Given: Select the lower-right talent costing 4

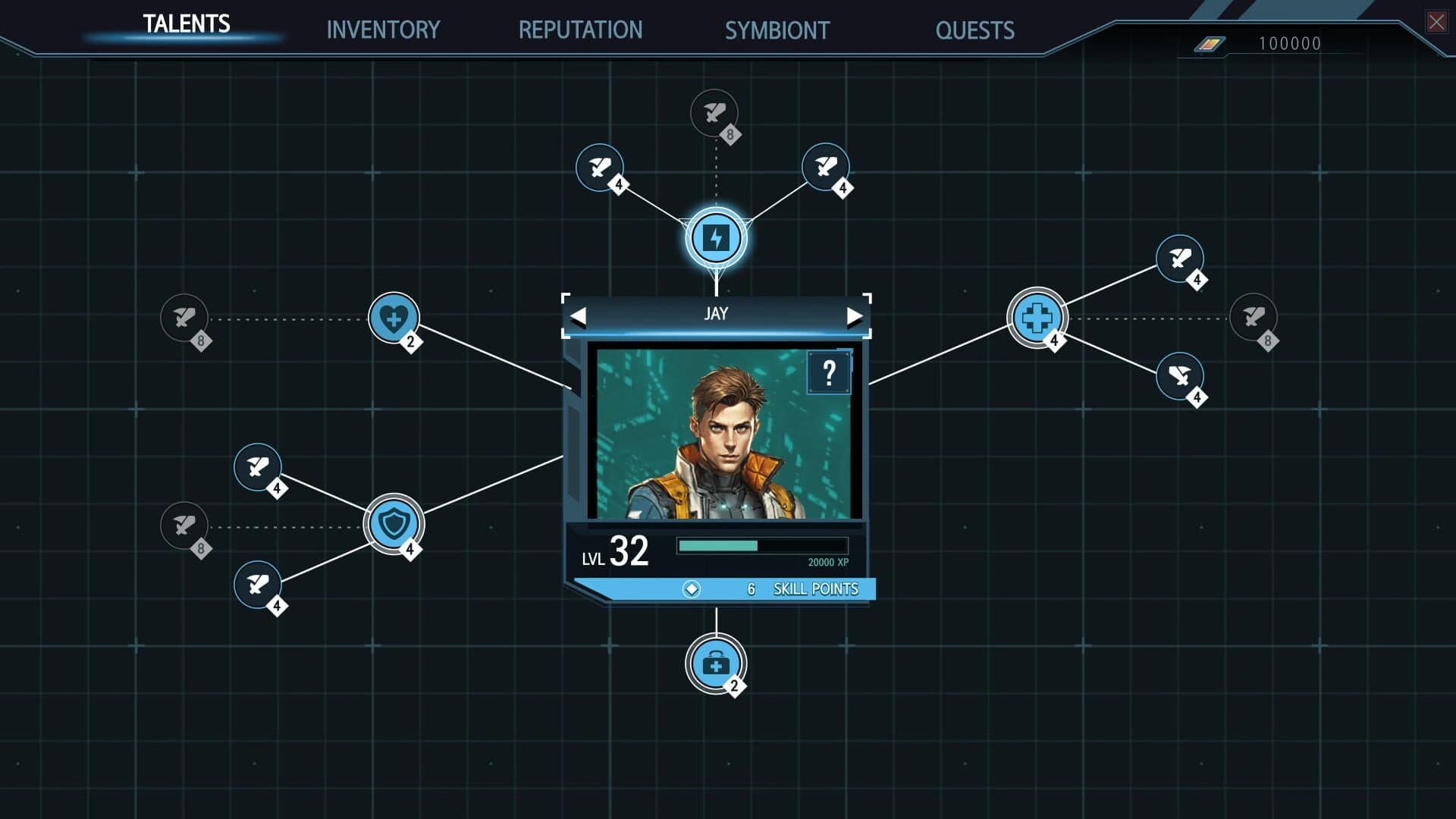Looking at the screenshot, I should [1178, 377].
